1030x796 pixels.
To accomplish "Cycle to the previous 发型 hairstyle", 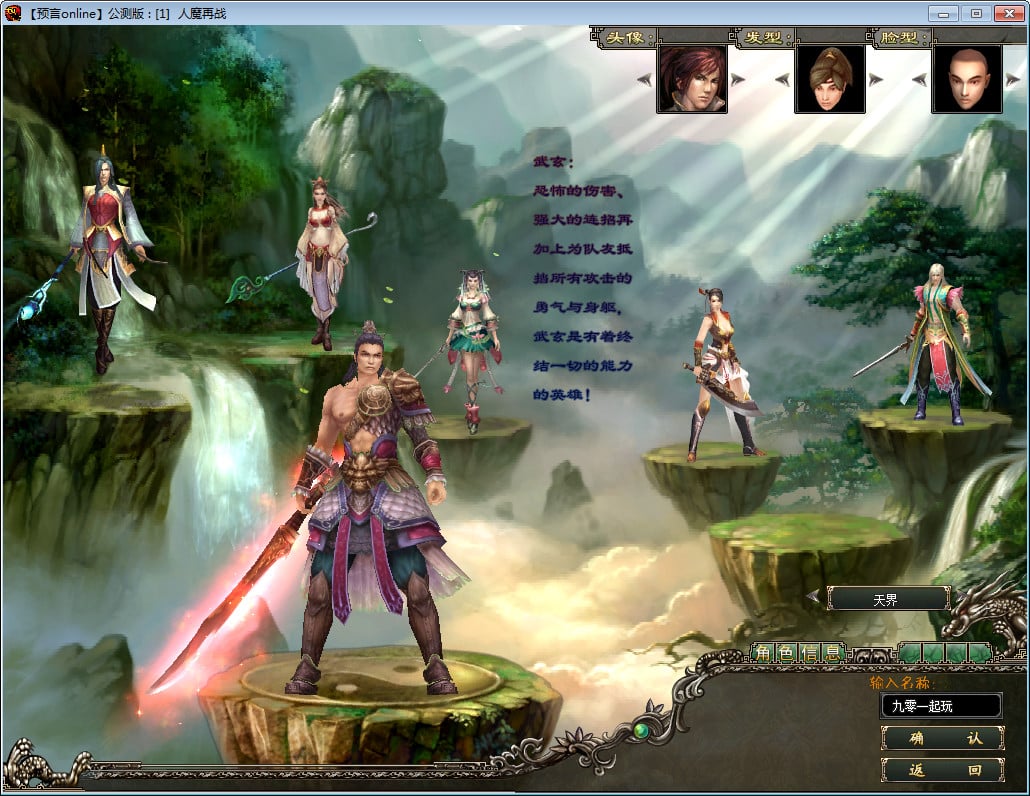I will pos(783,80).
